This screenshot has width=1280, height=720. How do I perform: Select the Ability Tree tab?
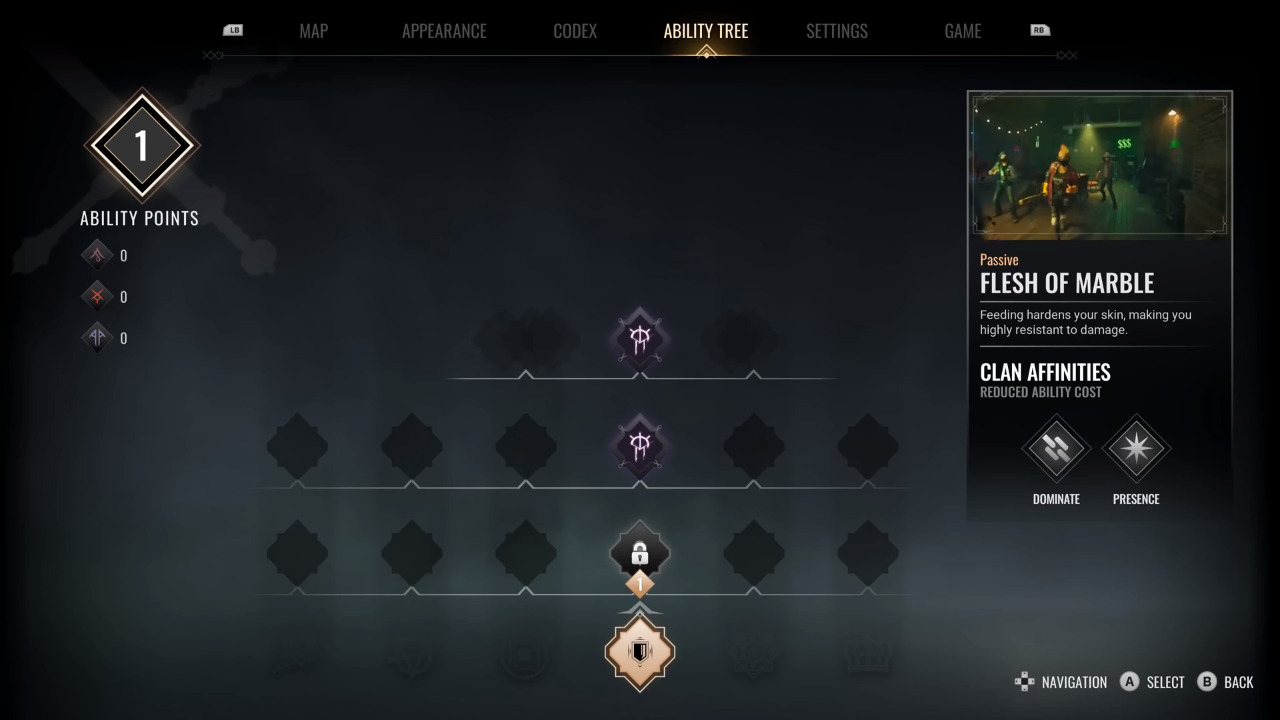click(705, 31)
